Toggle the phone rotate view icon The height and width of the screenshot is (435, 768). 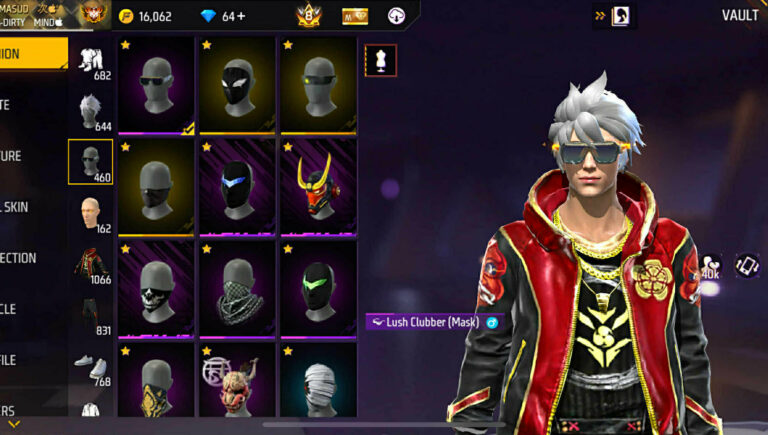tap(746, 265)
